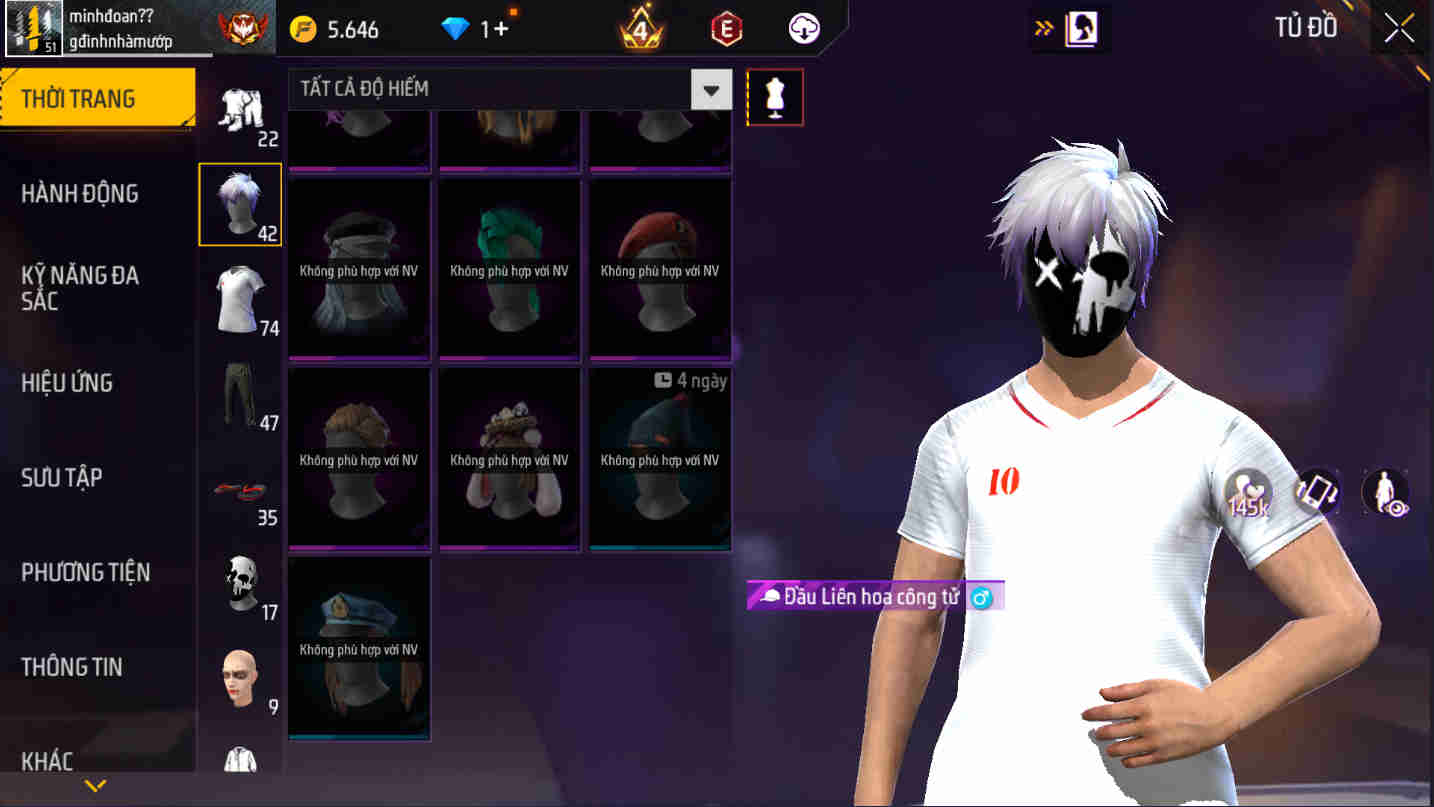
Task: Tap the rotate character icon
Action: pyautogui.click(x=1316, y=492)
